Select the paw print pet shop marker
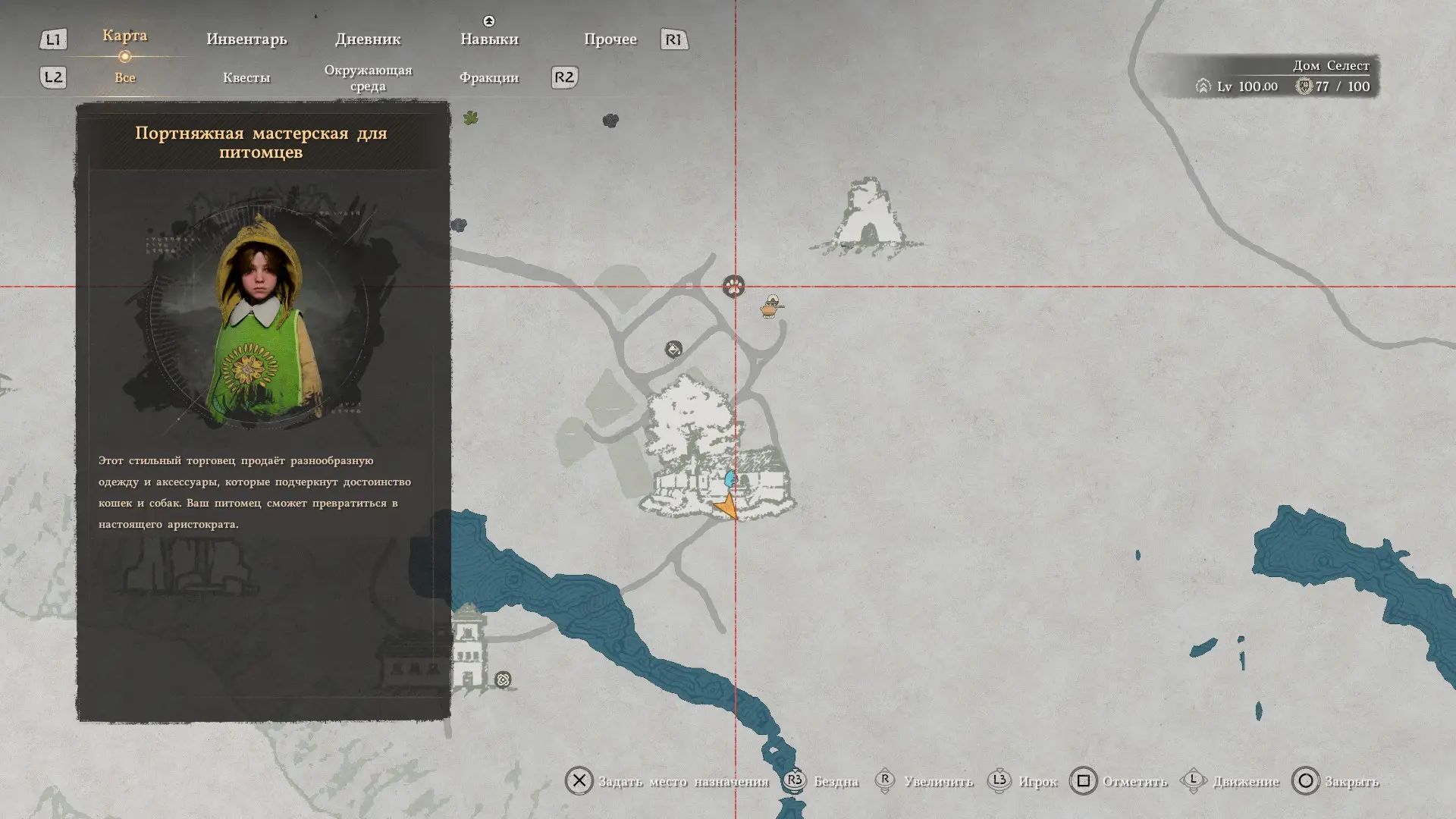This screenshot has height=819, width=1456. pos(733,286)
